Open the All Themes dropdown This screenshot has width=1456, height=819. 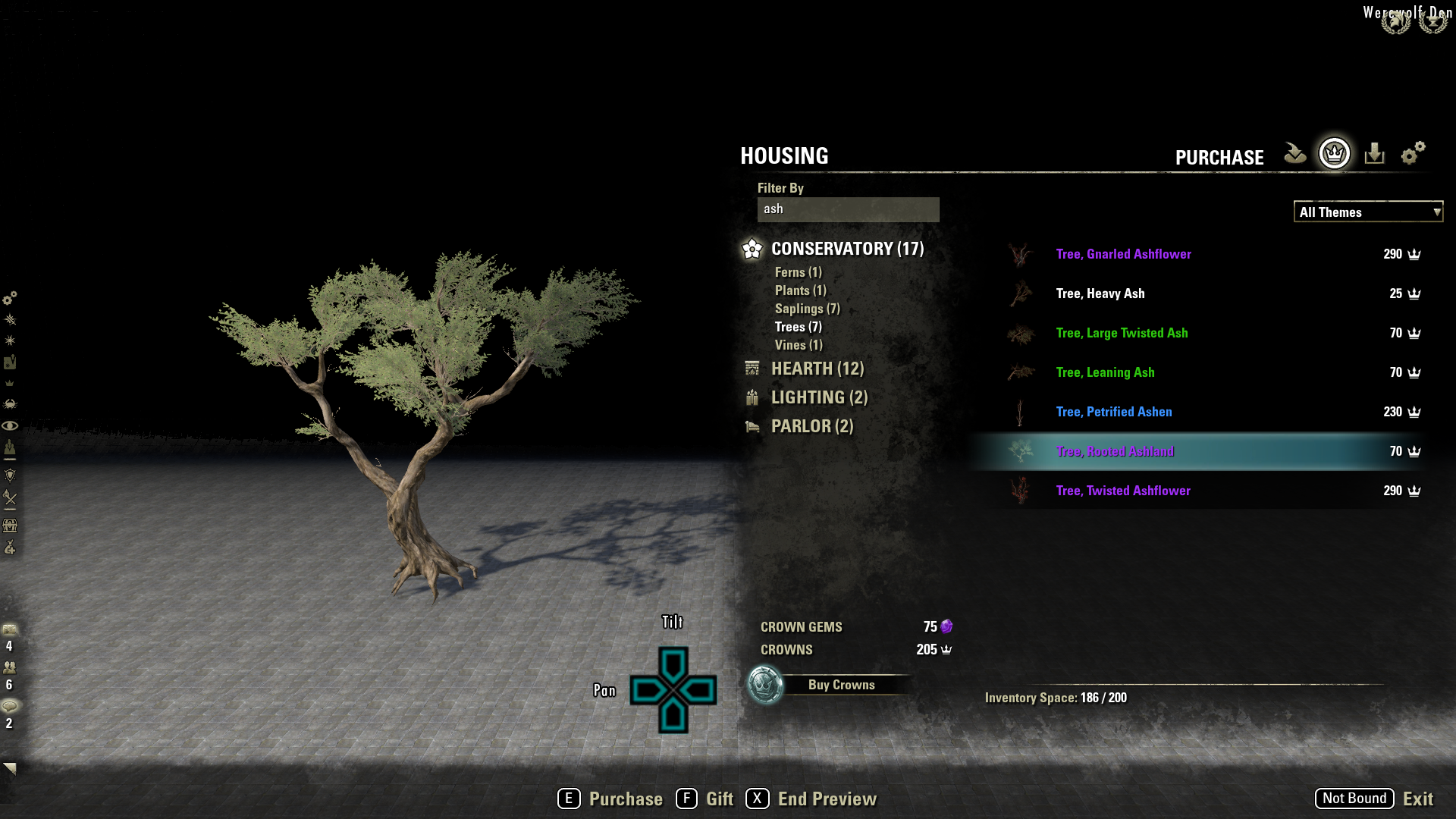pos(1367,212)
